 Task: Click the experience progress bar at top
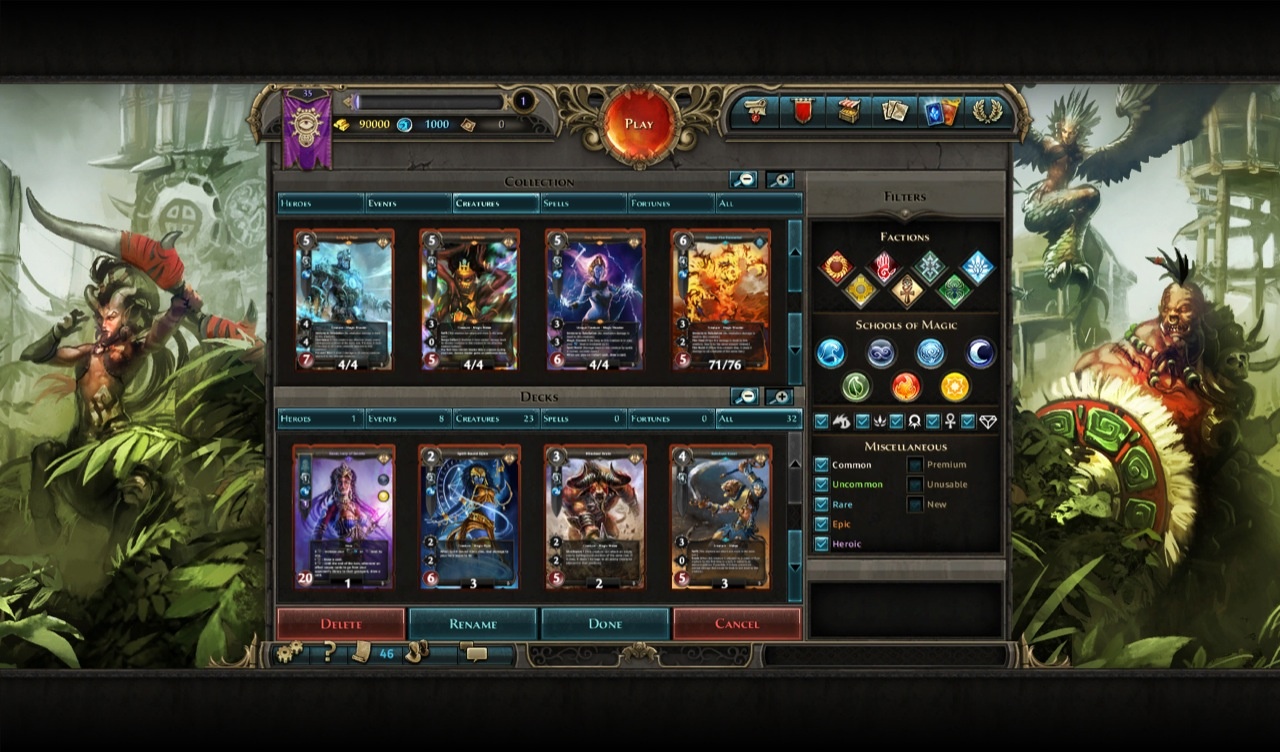[x=430, y=100]
